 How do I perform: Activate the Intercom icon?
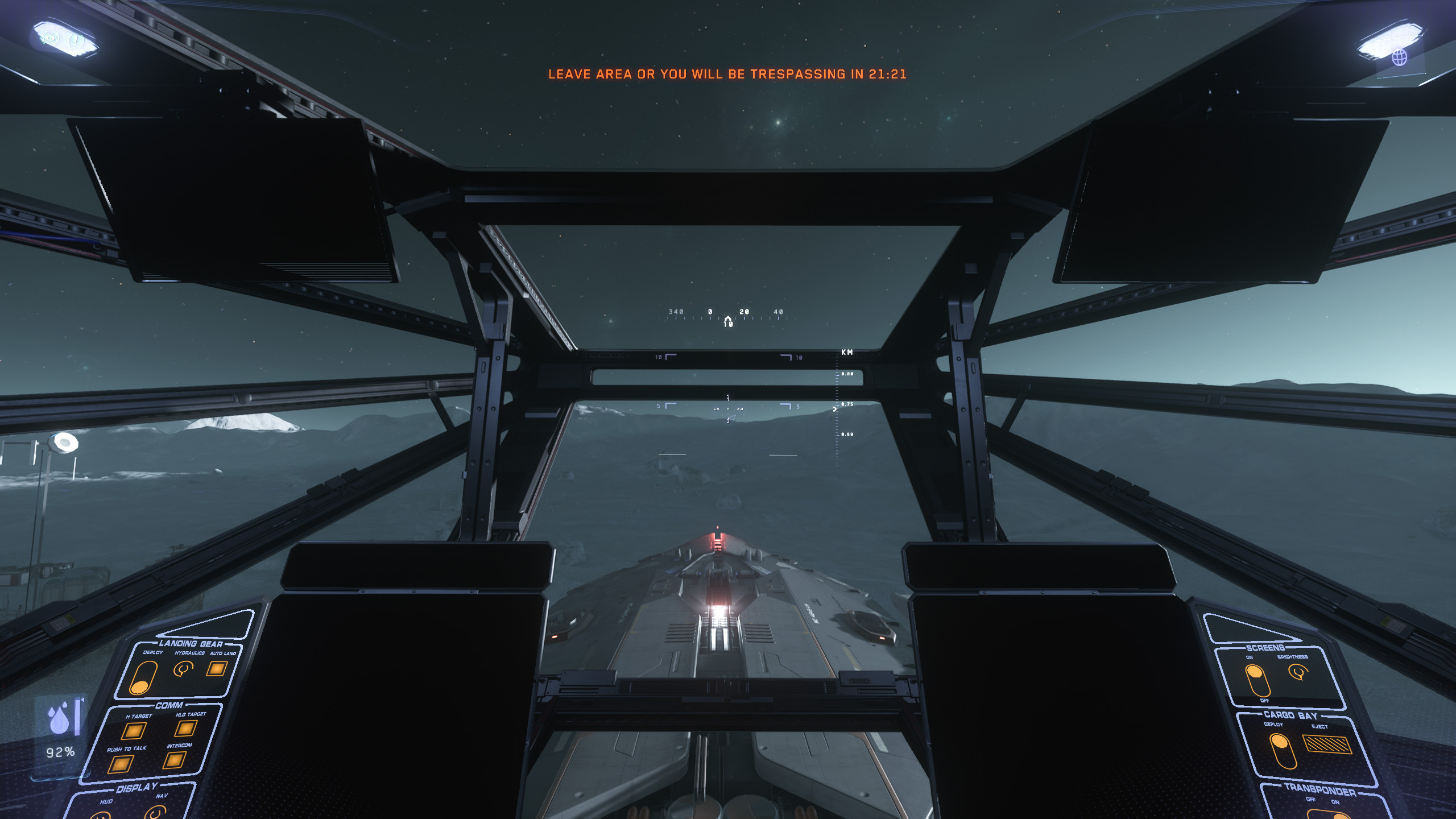click(x=175, y=760)
